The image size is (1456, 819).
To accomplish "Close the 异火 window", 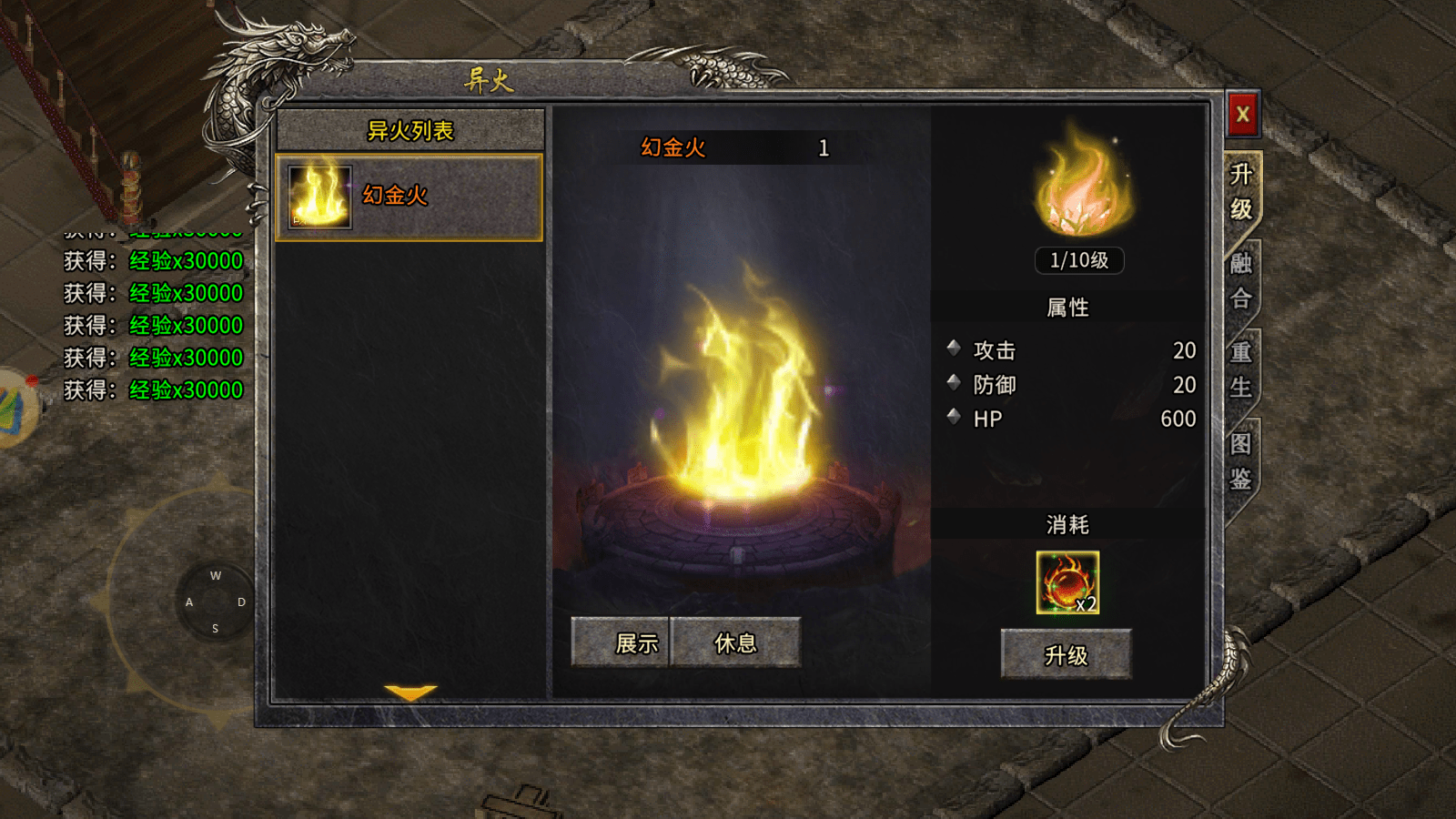I will pyautogui.click(x=1242, y=115).
